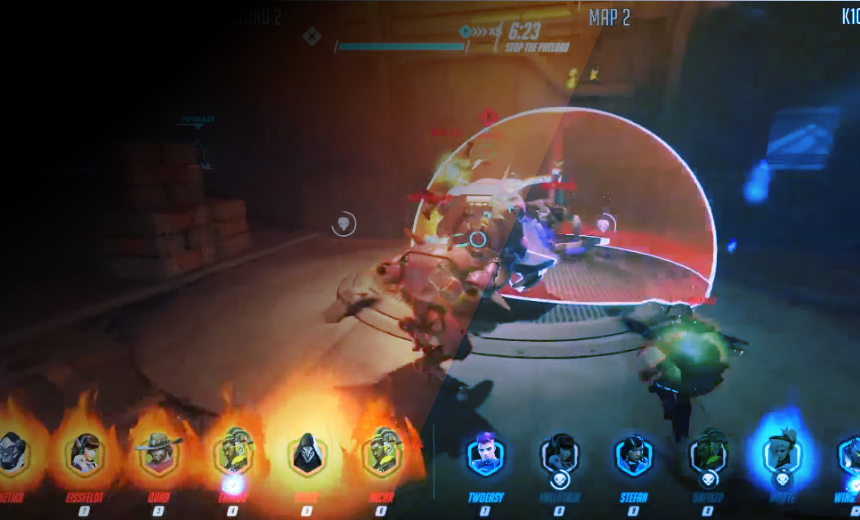This screenshot has height=520, width=860.
Task: Select STEFAN's player portrait
Action: coord(633,455)
